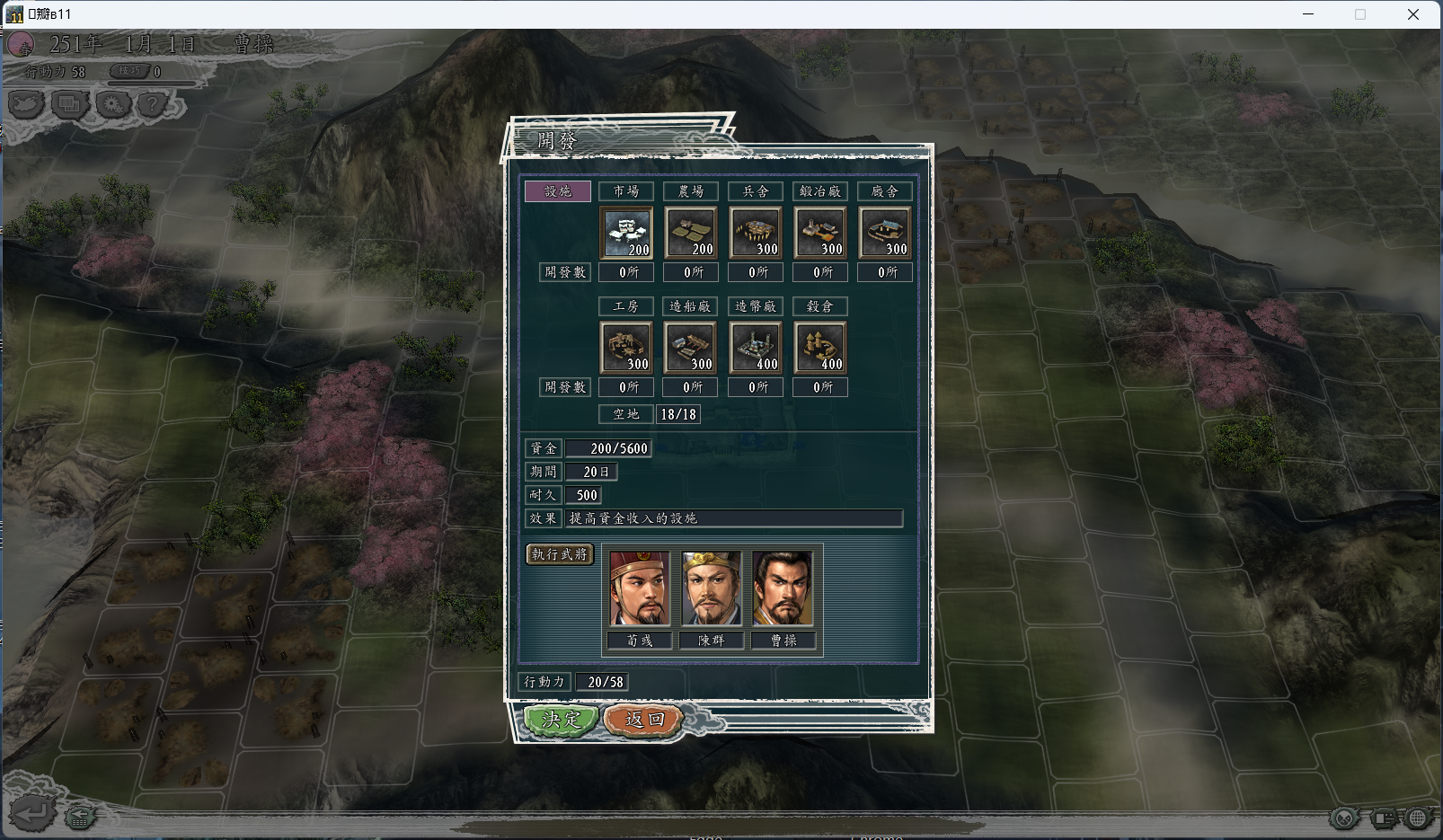Screen dimensions: 1443x840
Task: Select officer 陳群 portrait
Action: point(712,589)
